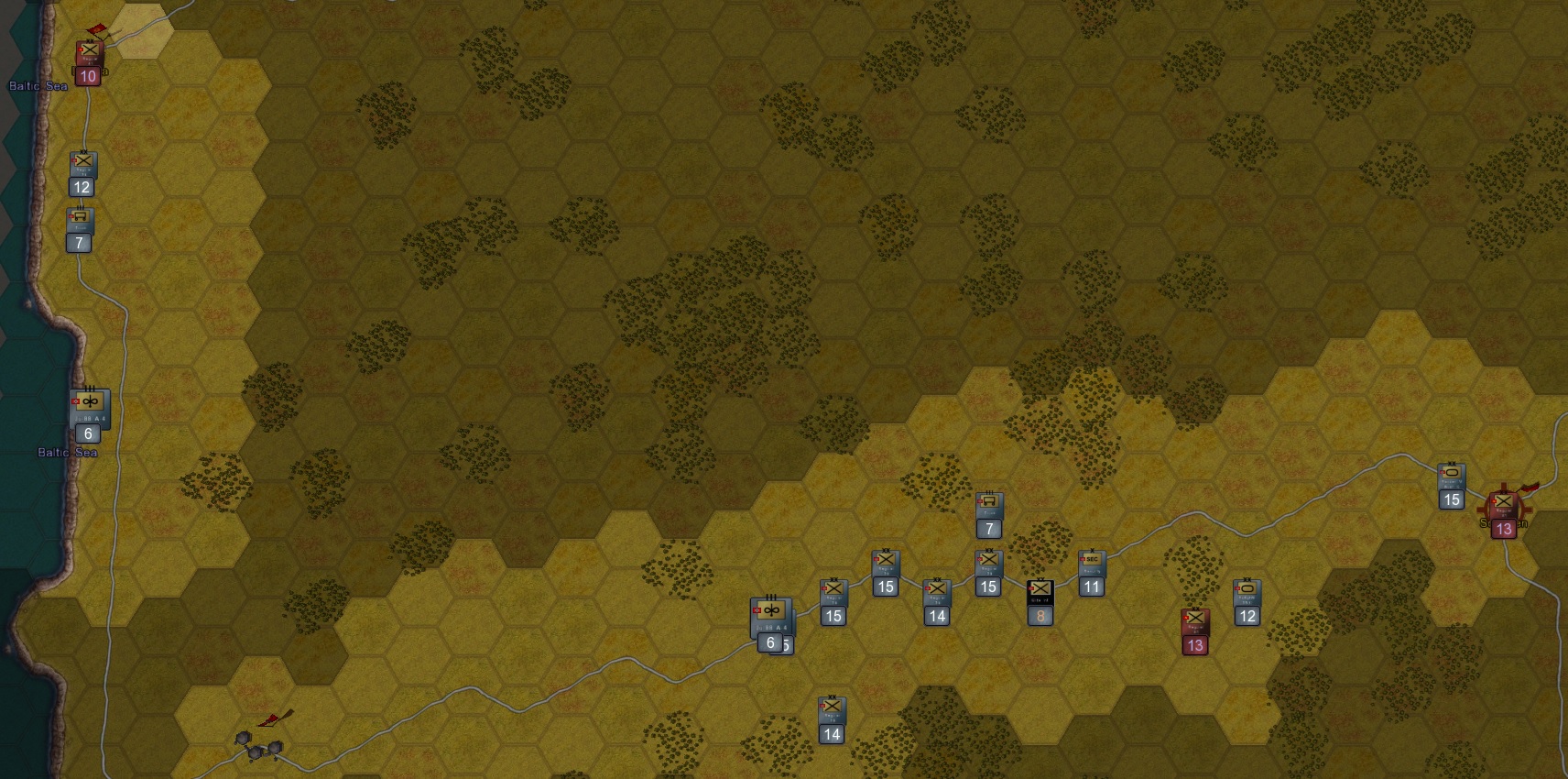Select the Panzer regiment counter with strength 12
The image size is (1568, 779).
(1247, 594)
